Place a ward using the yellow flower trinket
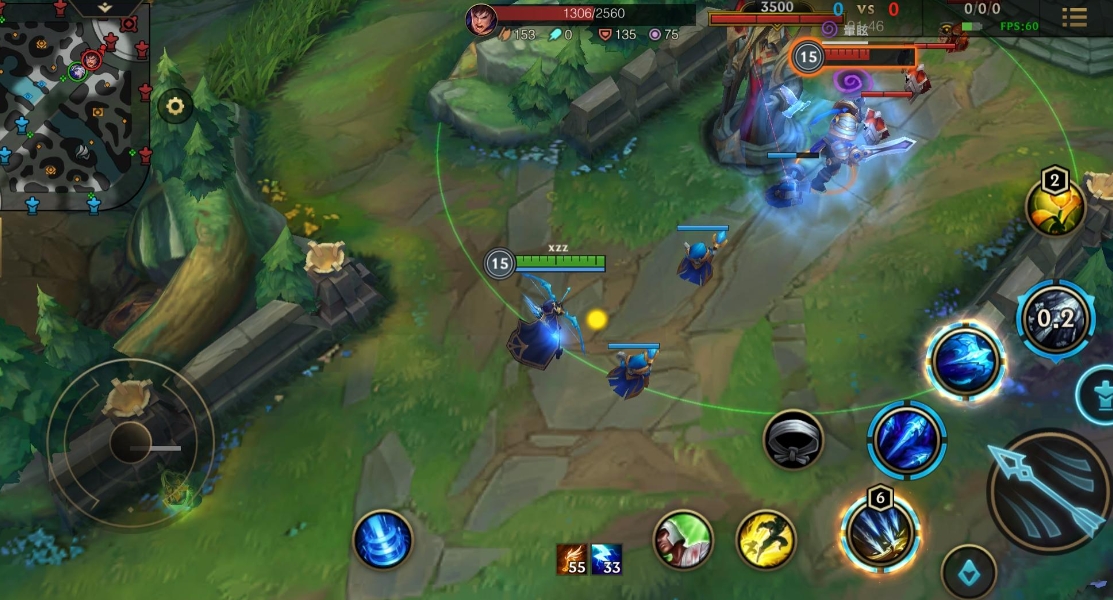Viewport: 1113px width, 600px height. click(1056, 208)
